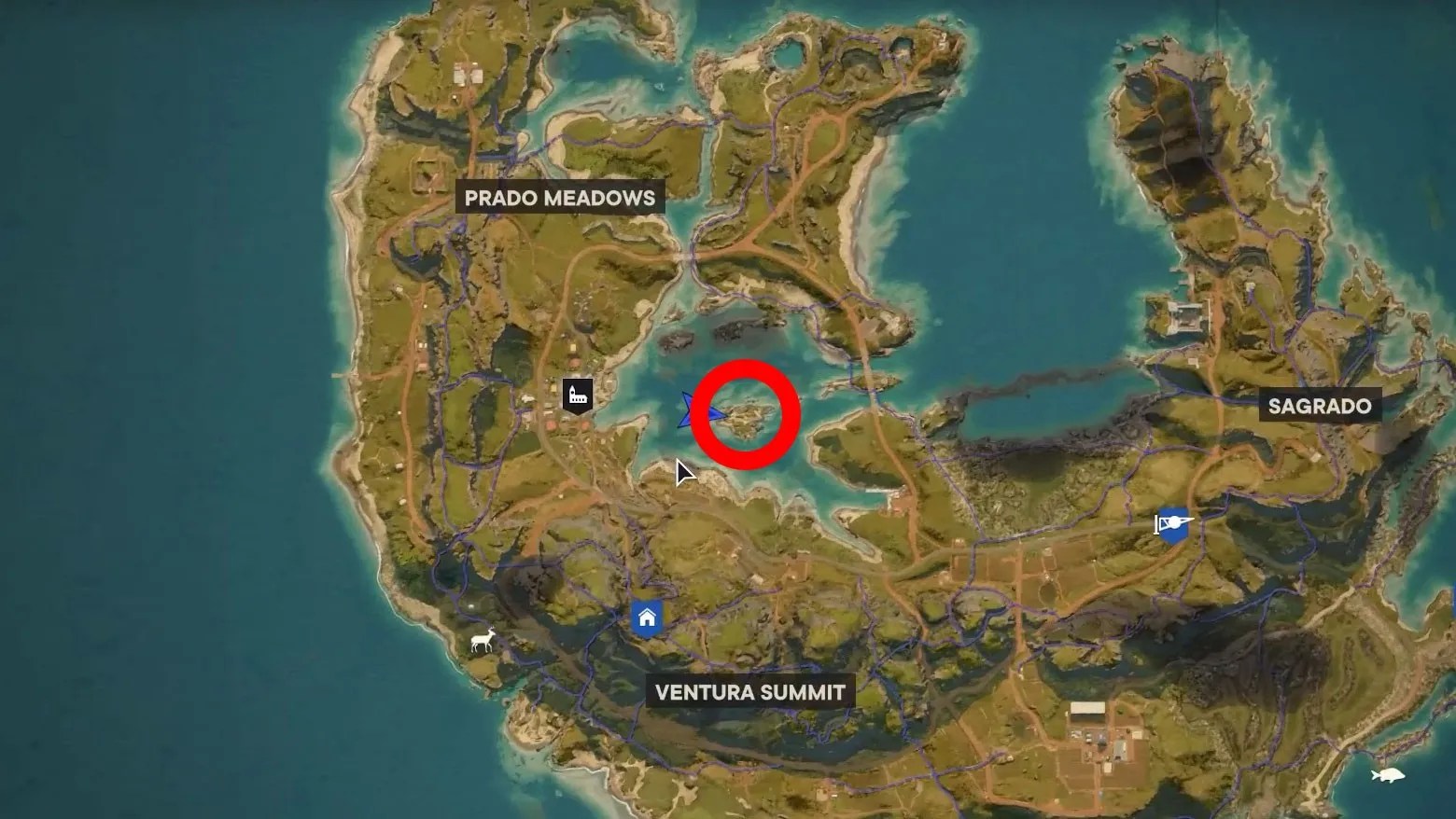1456x819 pixels.
Task: Click the VENTURA SUMMIT region label
Action: (x=748, y=692)
